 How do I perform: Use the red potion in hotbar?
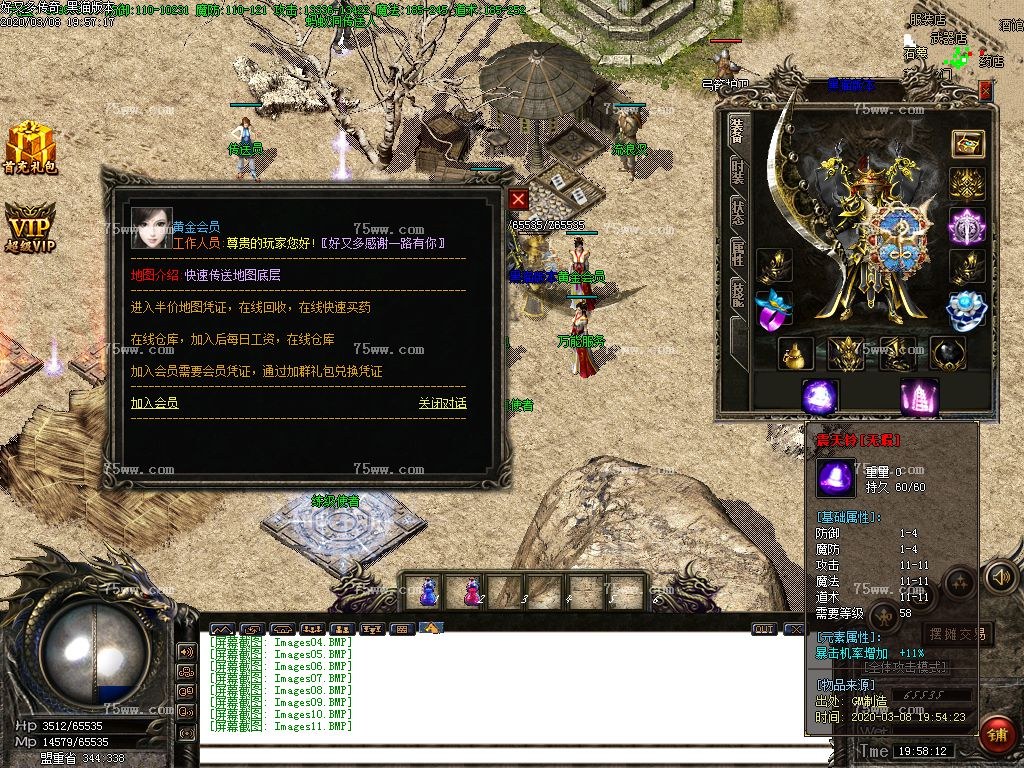[471, 591]
